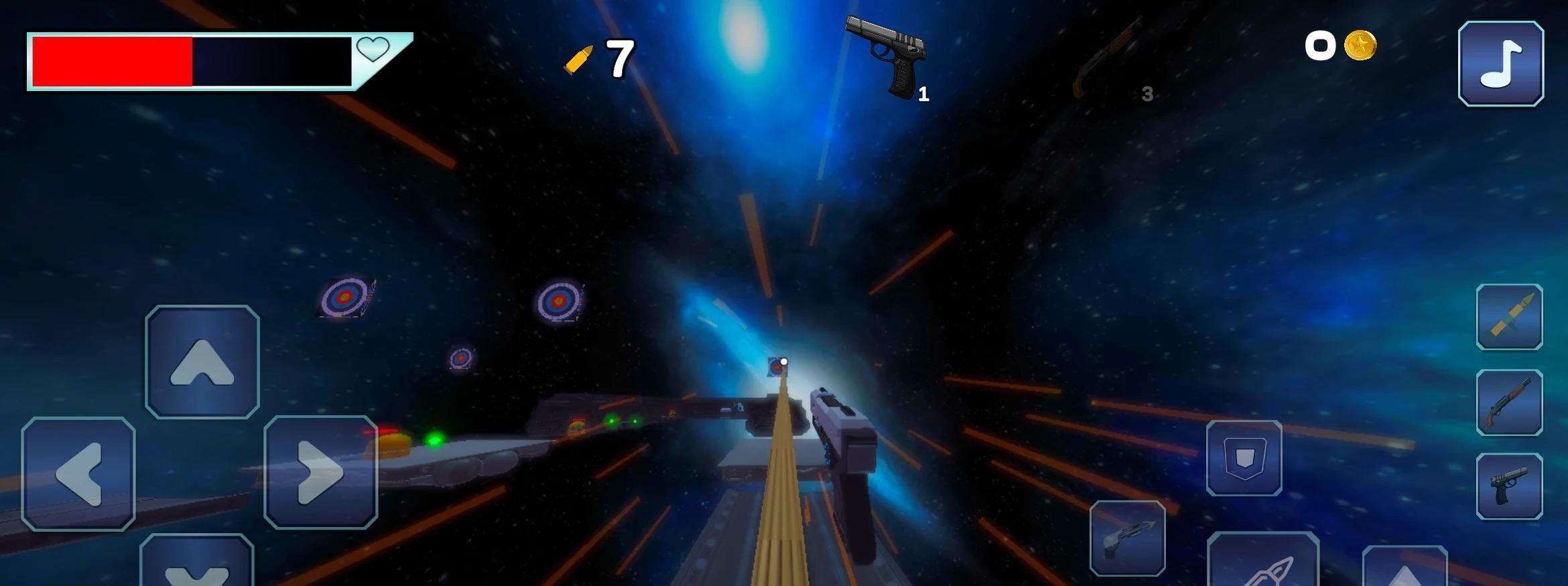The width and height of the screenshot is (1568, 586).
Task: Switch to the rocket launcher weapon button
Action: [1509, 317]
